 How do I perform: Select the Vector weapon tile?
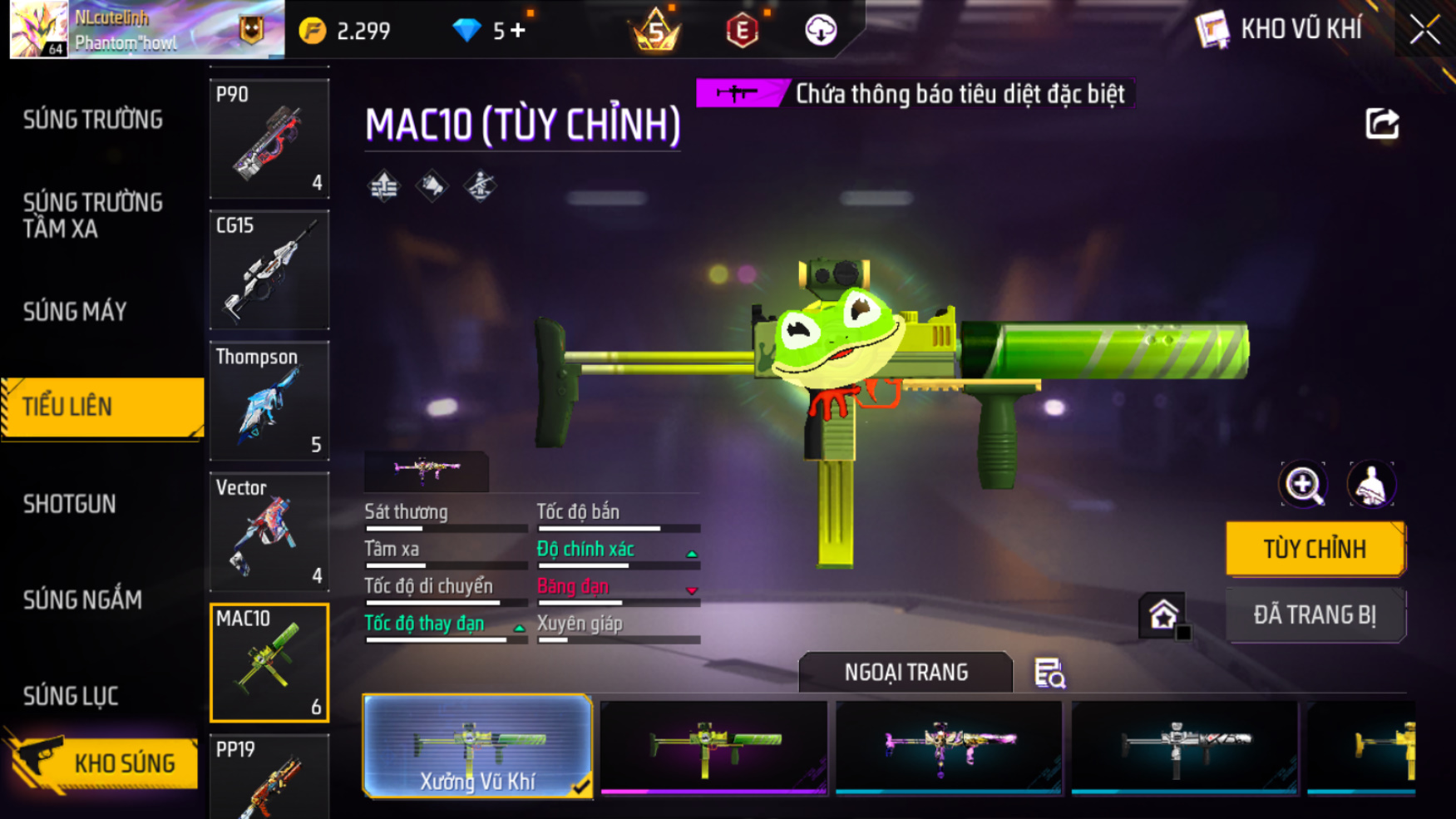269,531
